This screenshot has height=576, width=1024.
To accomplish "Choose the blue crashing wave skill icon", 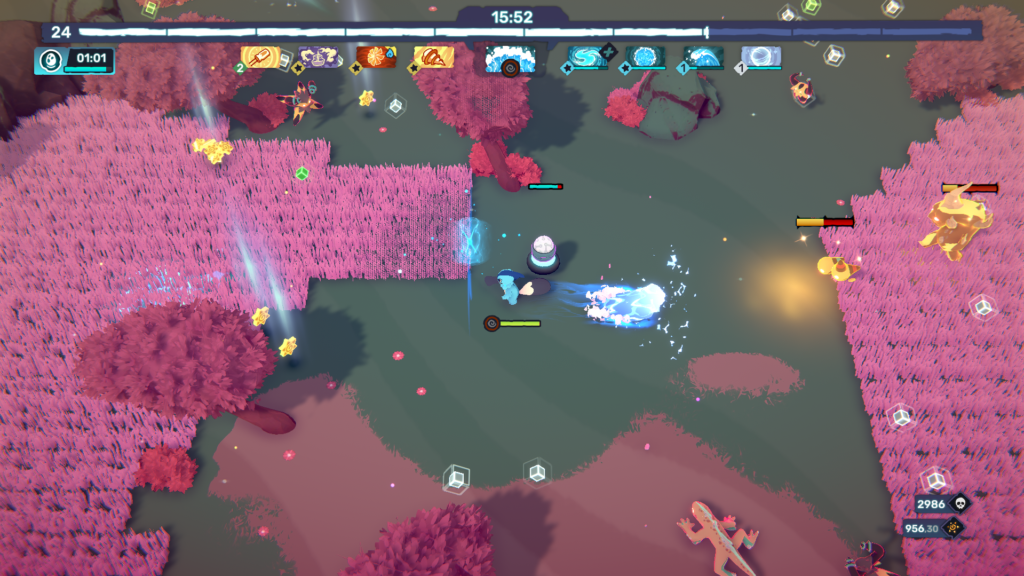I will 703,57.
